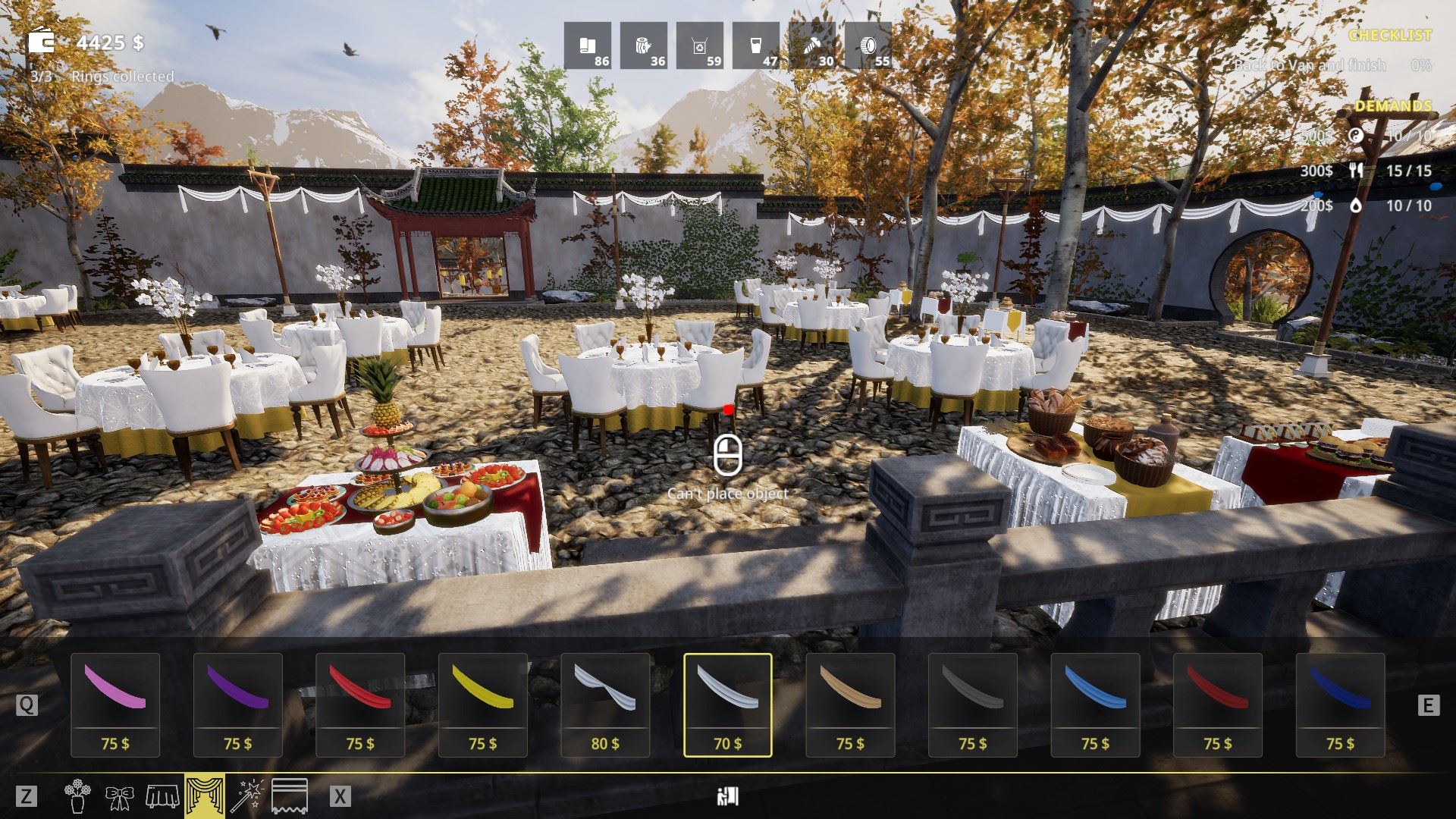Click the Back to Van and finish task
This screenshot has width=1456, height=819.
1311,67
